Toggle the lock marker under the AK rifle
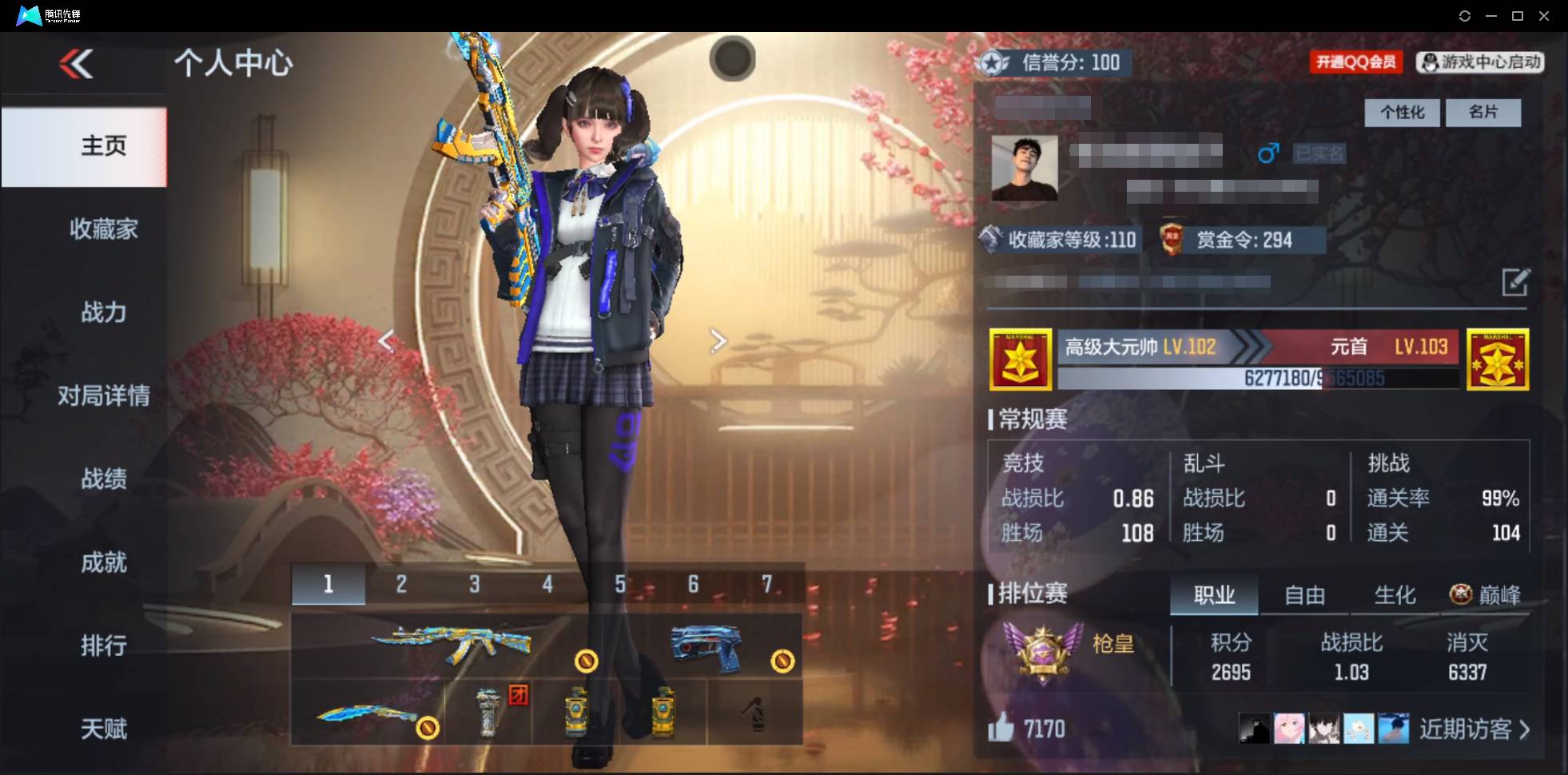The width and height of the screenshot is (1568, 775). point(587,662)
